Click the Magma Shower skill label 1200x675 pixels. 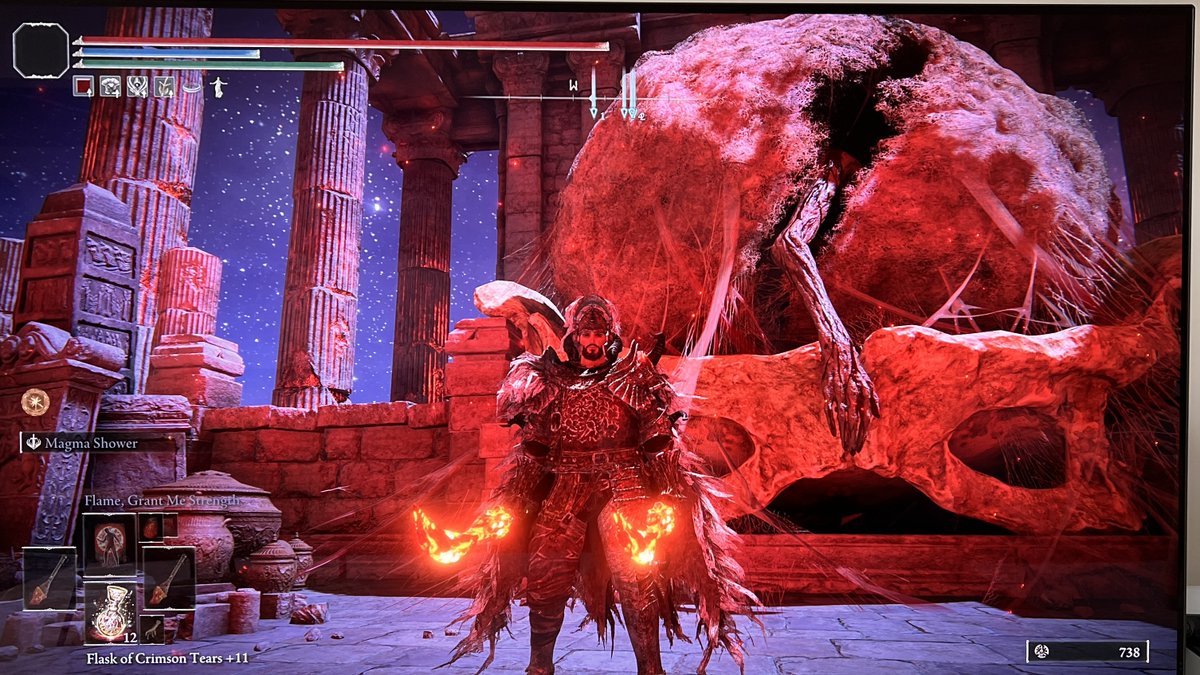95,443
